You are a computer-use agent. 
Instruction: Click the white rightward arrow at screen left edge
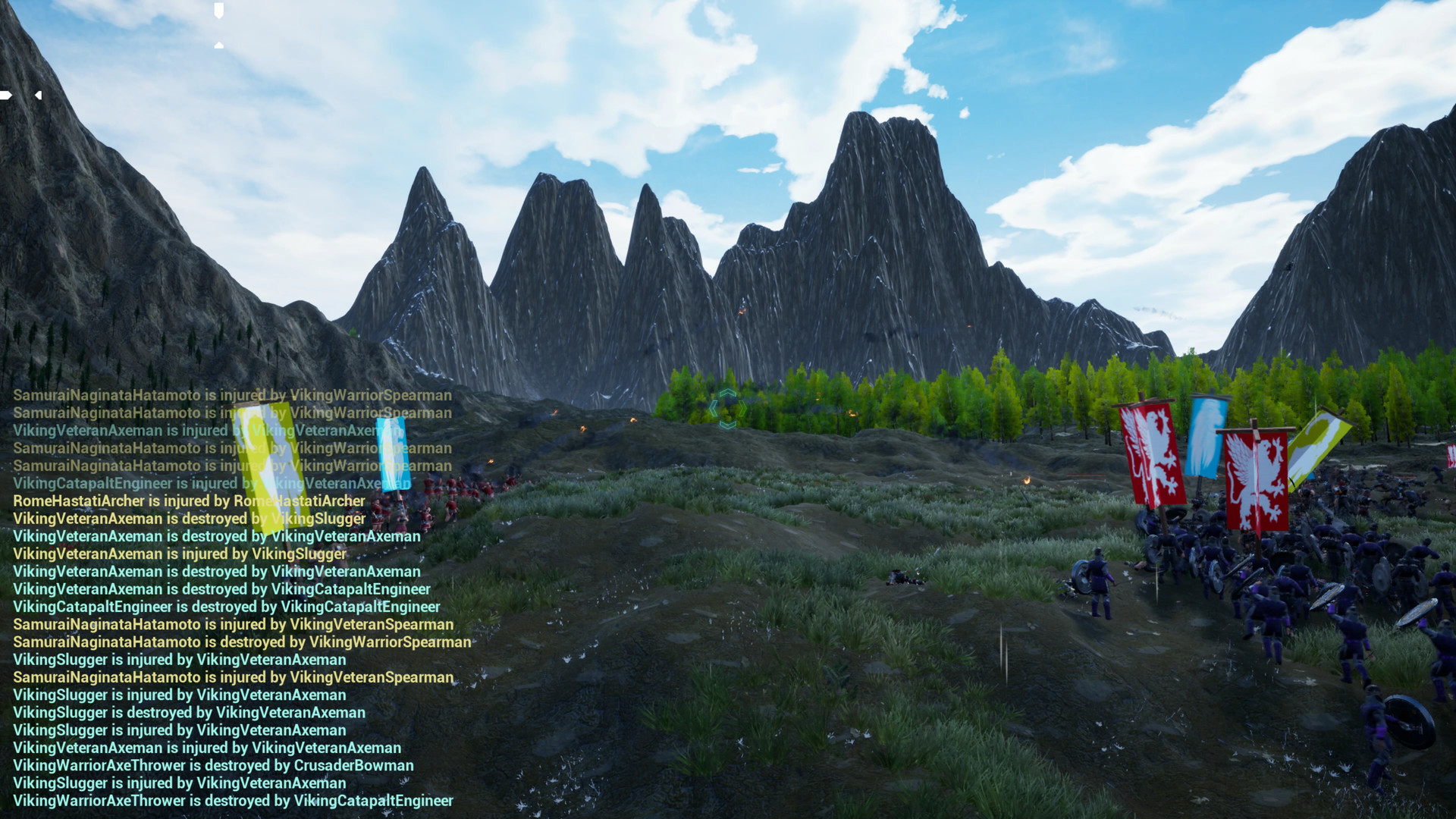(x=5, y=95)
